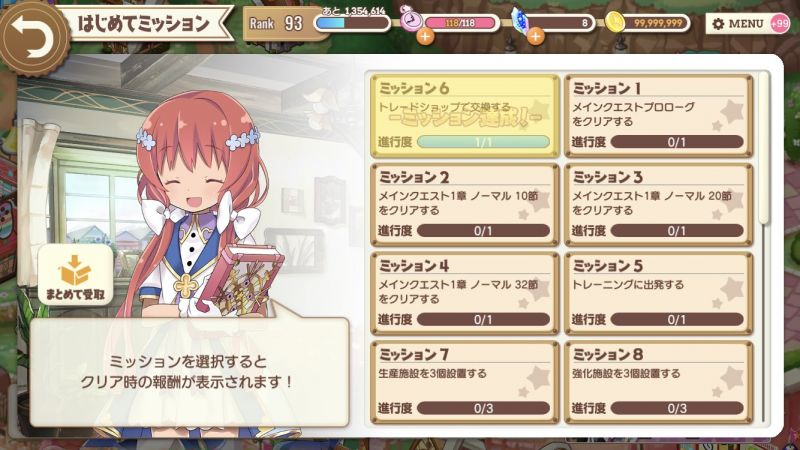Tap the まとめて受取 collect-all button
This screenshot has height=450, width=800.
tap(75, 279)
